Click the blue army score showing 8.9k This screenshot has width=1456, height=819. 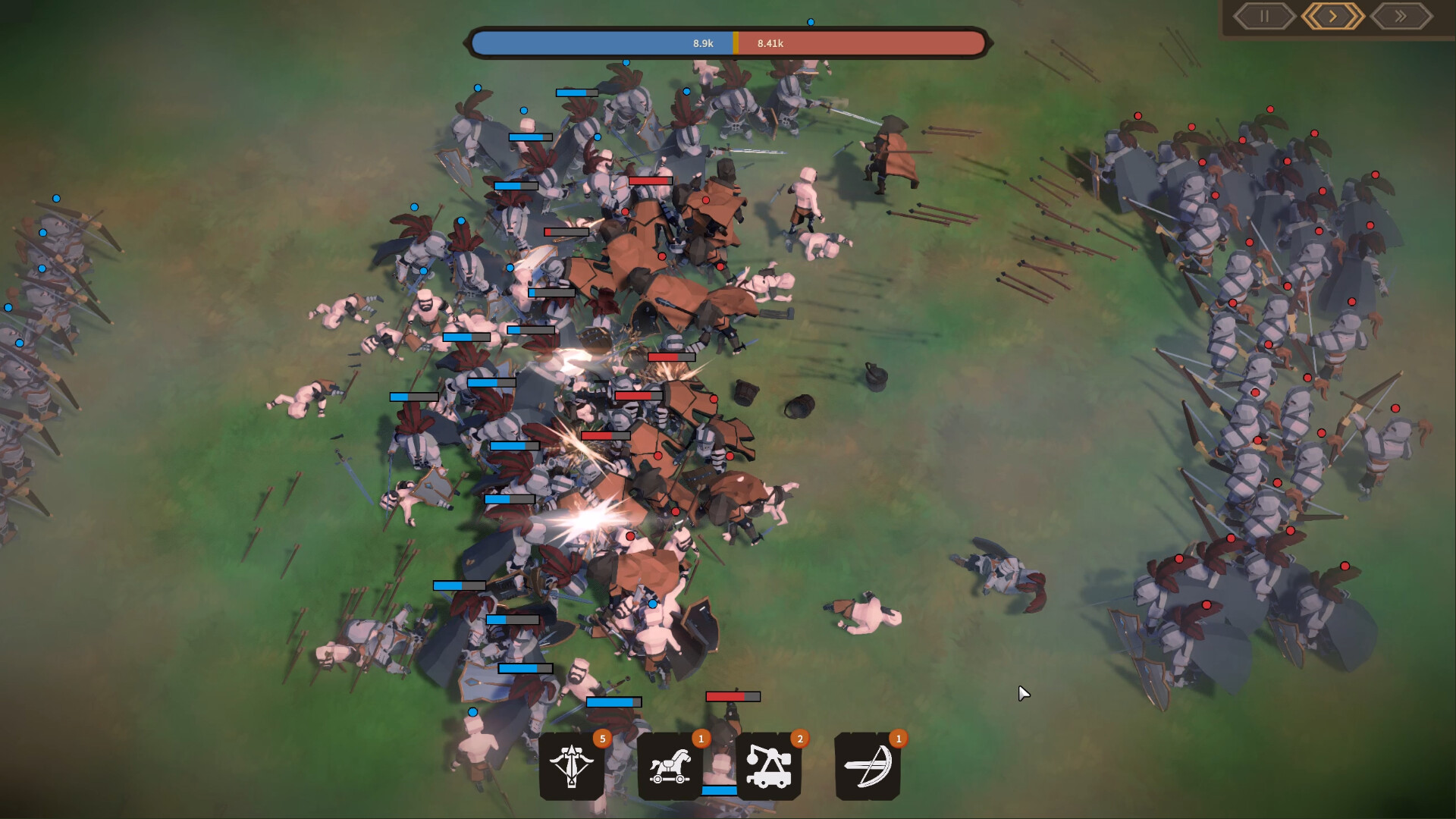(x=701, y=43)
